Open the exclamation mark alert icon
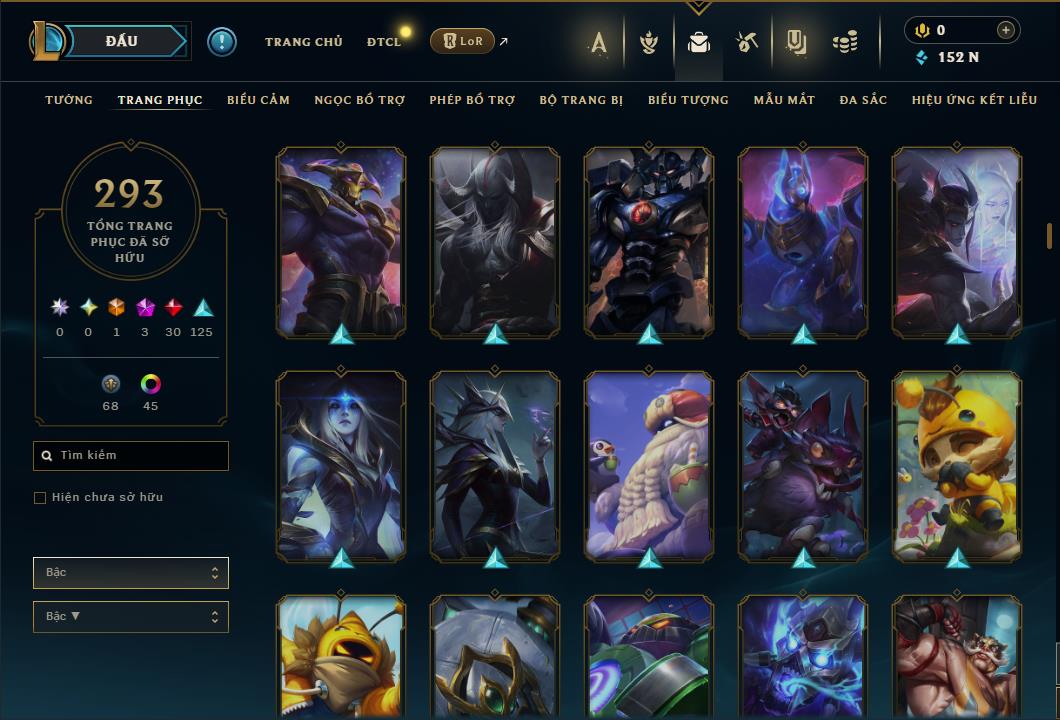The width and height of the screenshot is (1060, 720). click(222, 42)
